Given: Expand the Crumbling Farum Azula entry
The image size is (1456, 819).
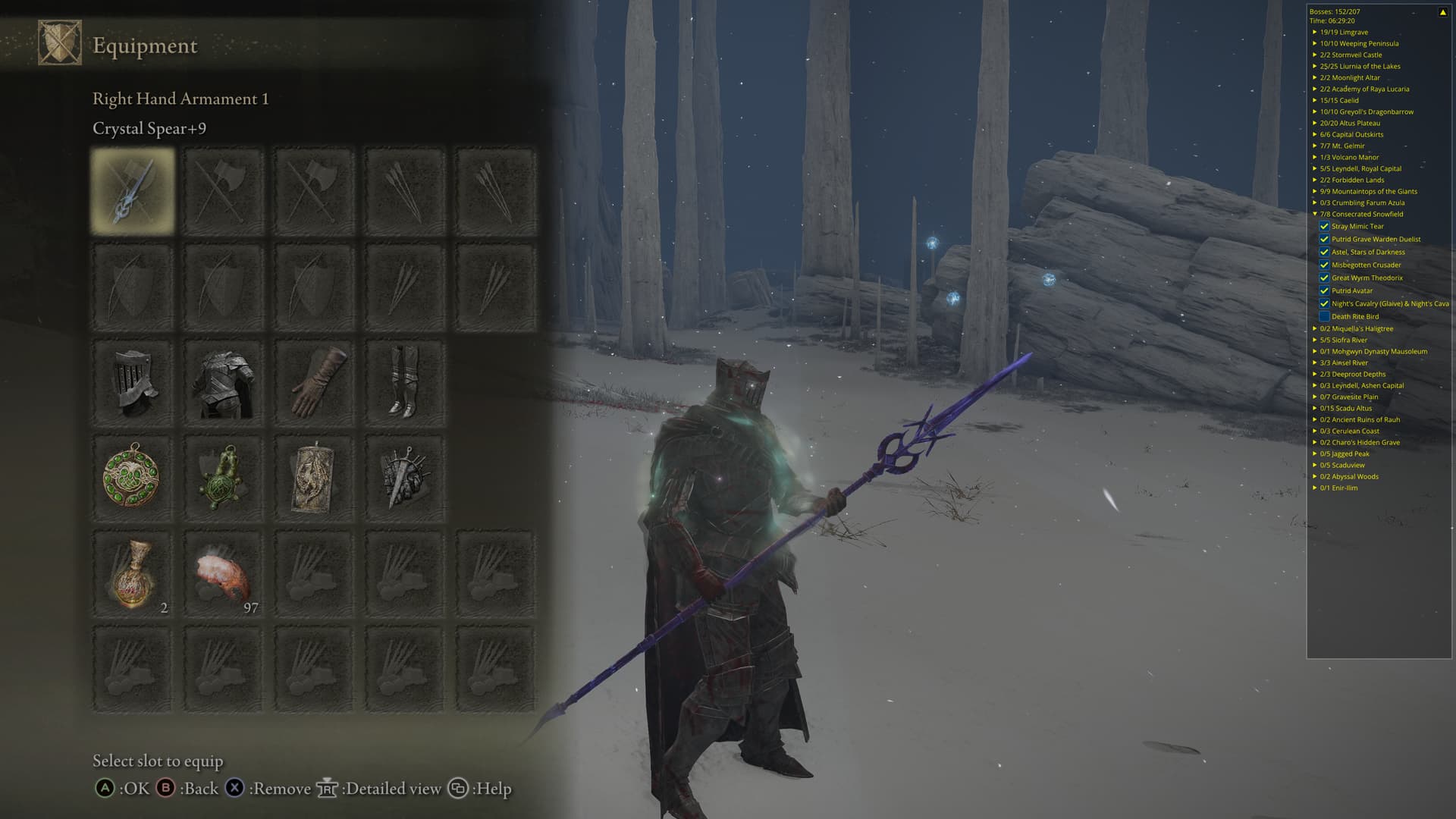Looking at the screenshot, I should pyautogui.click(x=1315, y=202).
